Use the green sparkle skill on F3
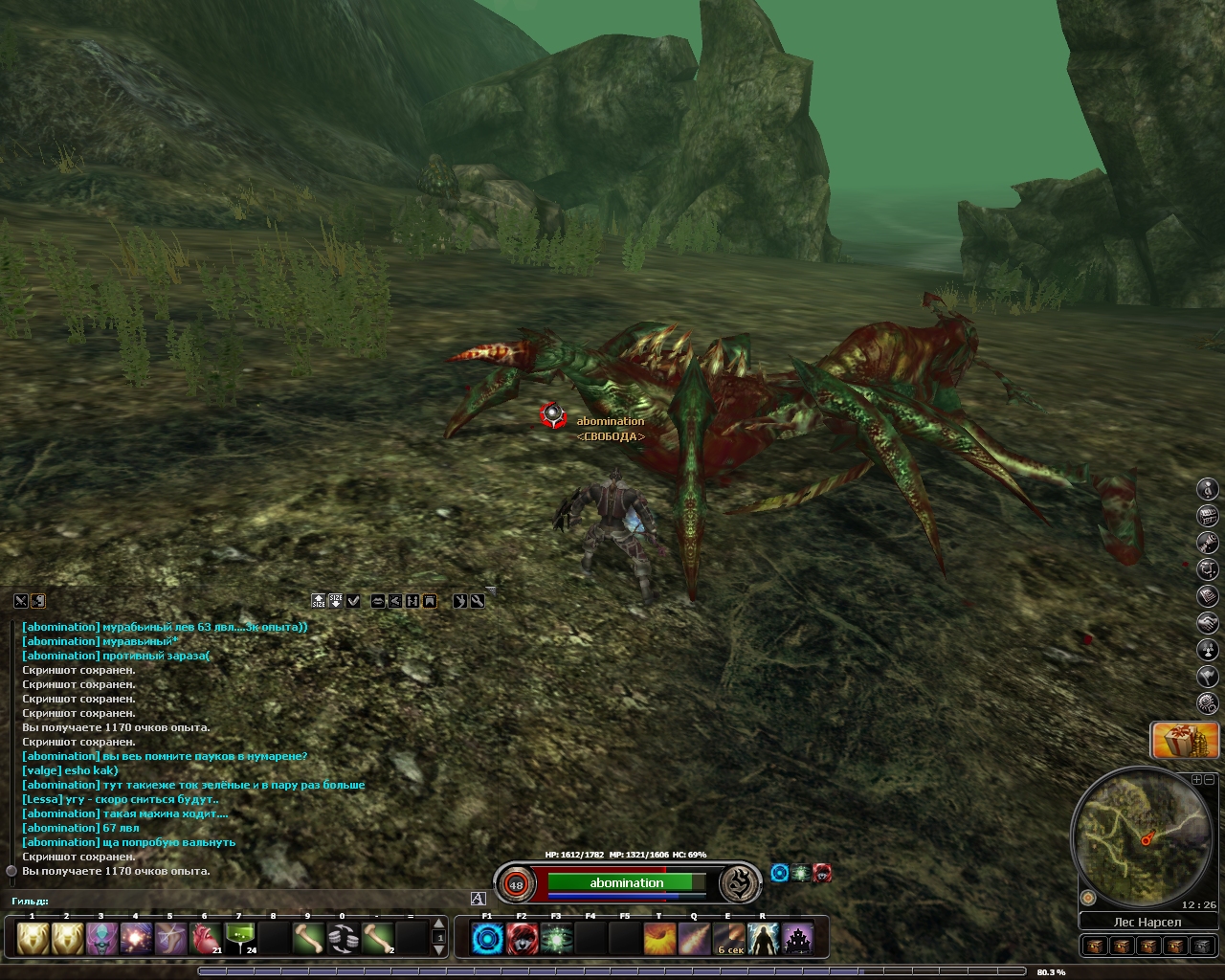The height and width of the screenshot is (980, 1225). tap(556, 938)
